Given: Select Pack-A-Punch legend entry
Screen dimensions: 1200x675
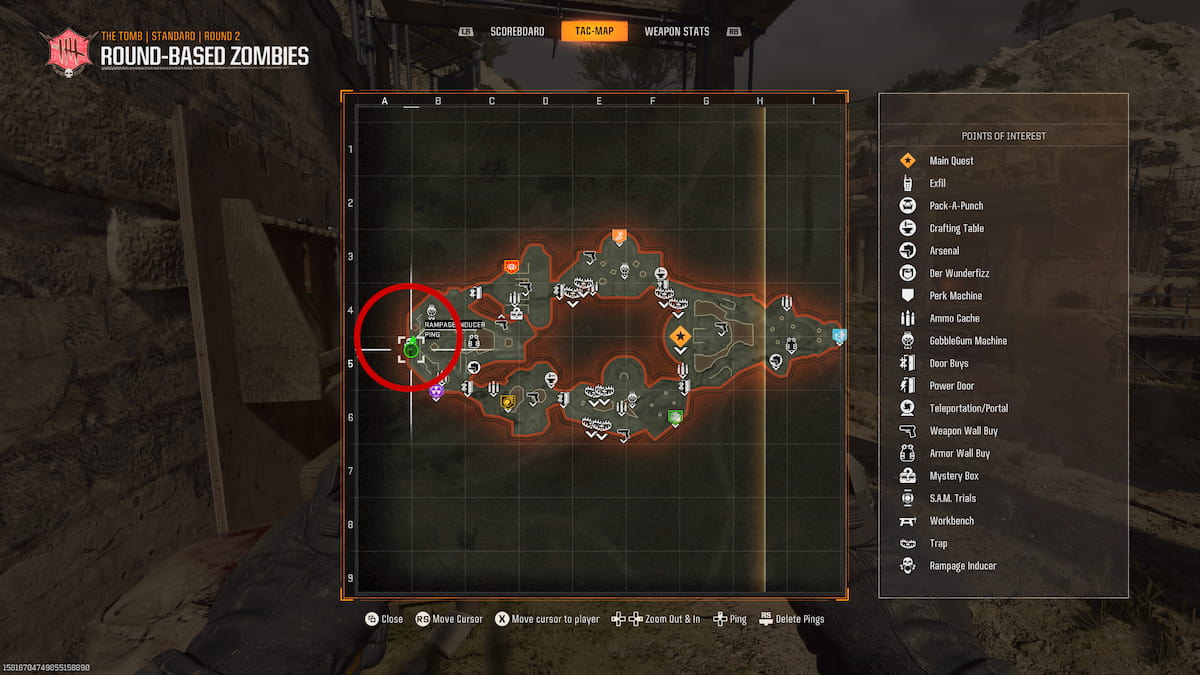Looking at the screenshot, I should tap(956, 206).
